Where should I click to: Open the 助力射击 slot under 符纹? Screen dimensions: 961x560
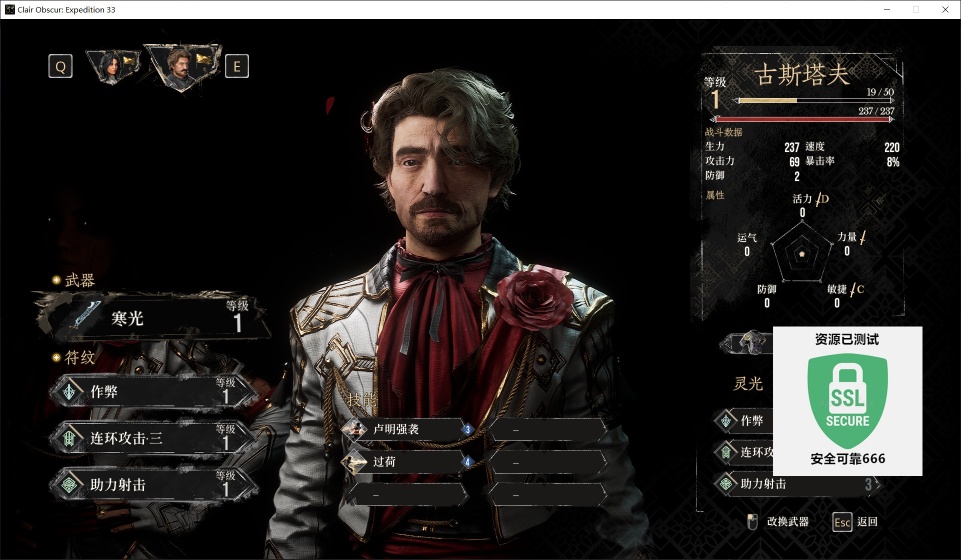pyautogui.click(x=152, y=483)
